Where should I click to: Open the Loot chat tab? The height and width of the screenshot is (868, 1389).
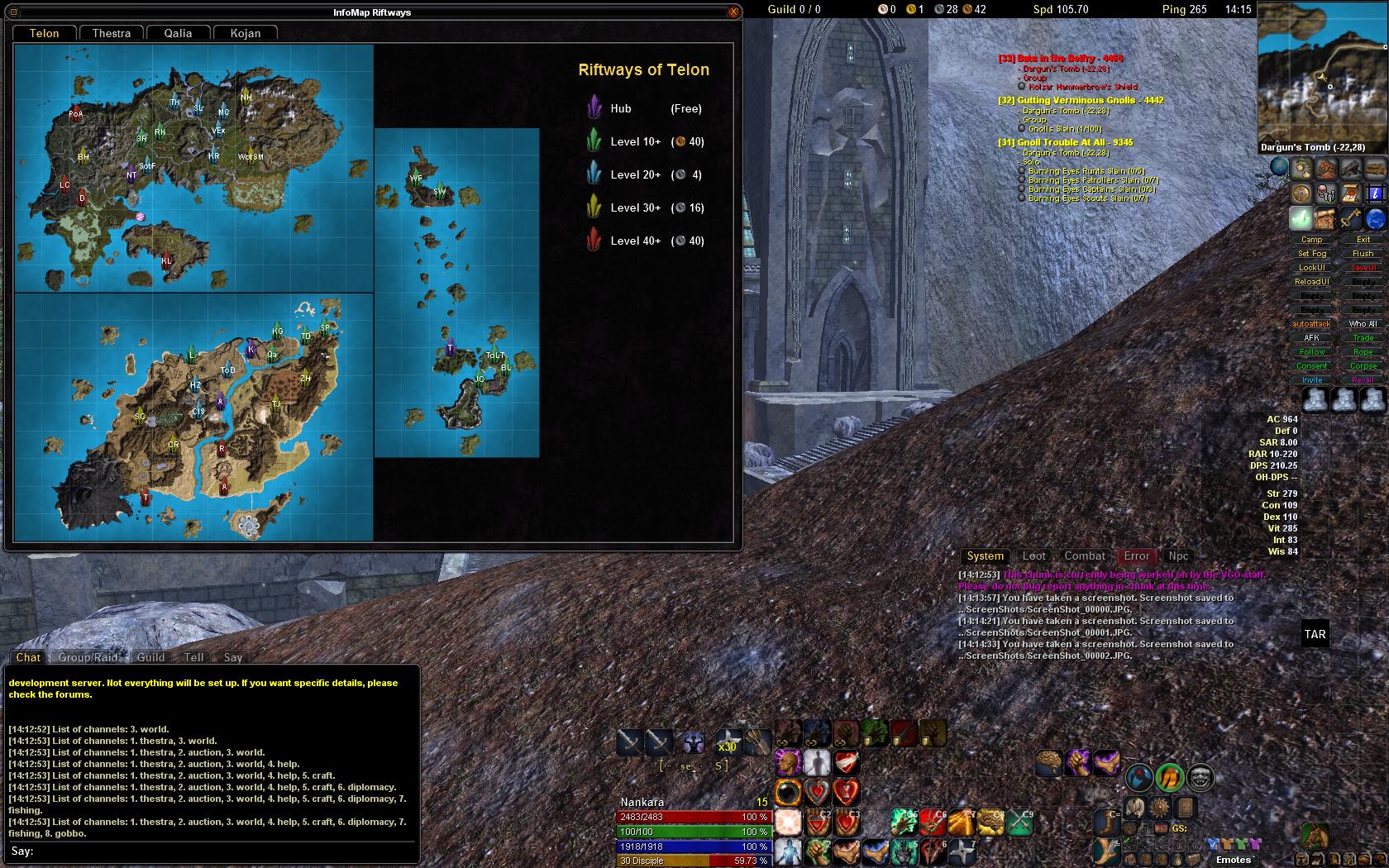1033,556
